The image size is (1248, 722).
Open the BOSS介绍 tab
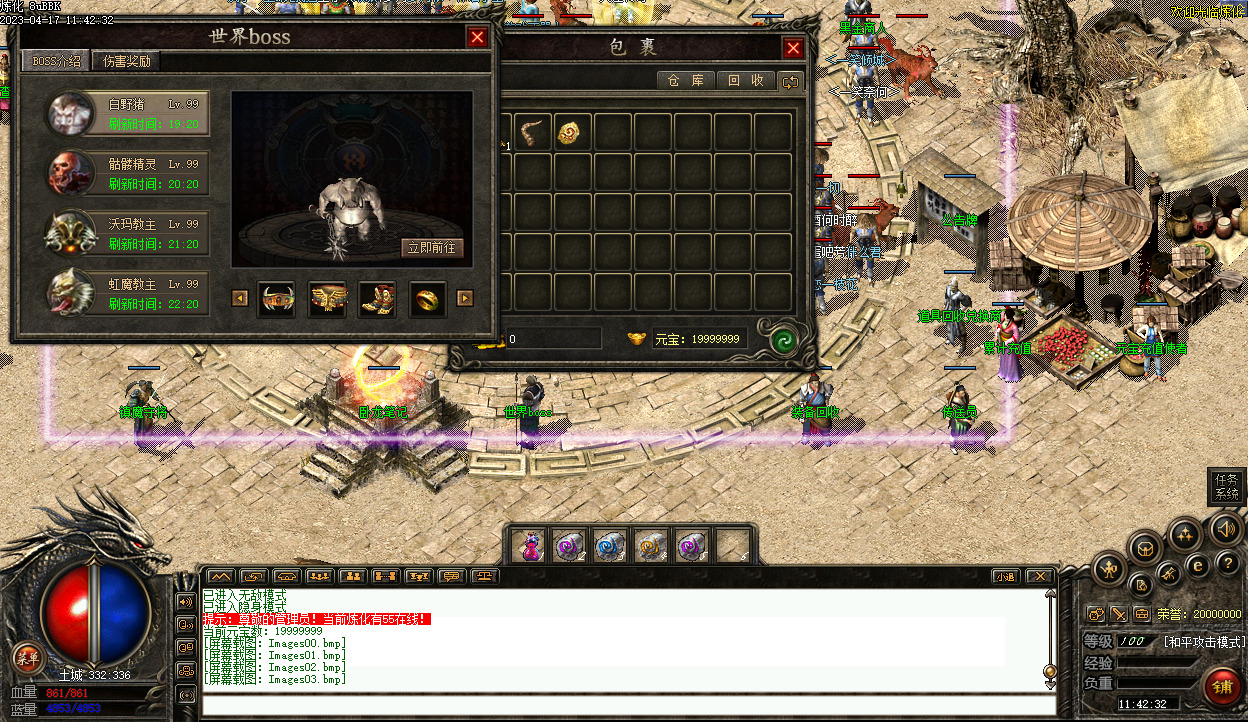coord(56,61)
